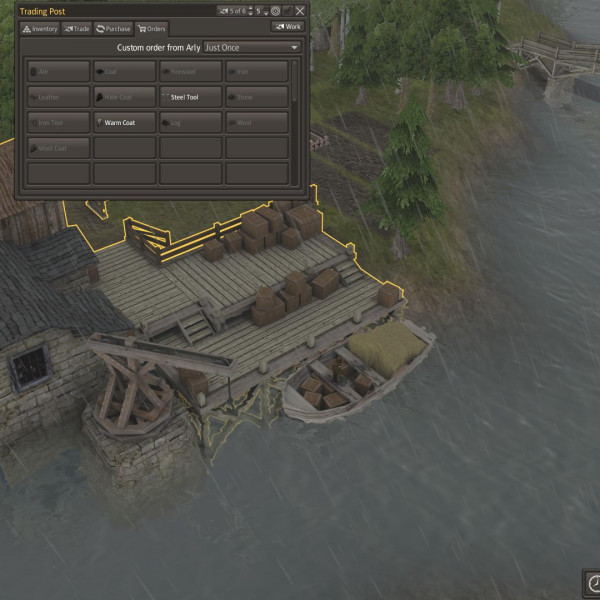600x600 pixels.
Task: Select the Hide Coat order item
Action: point(125,97)
